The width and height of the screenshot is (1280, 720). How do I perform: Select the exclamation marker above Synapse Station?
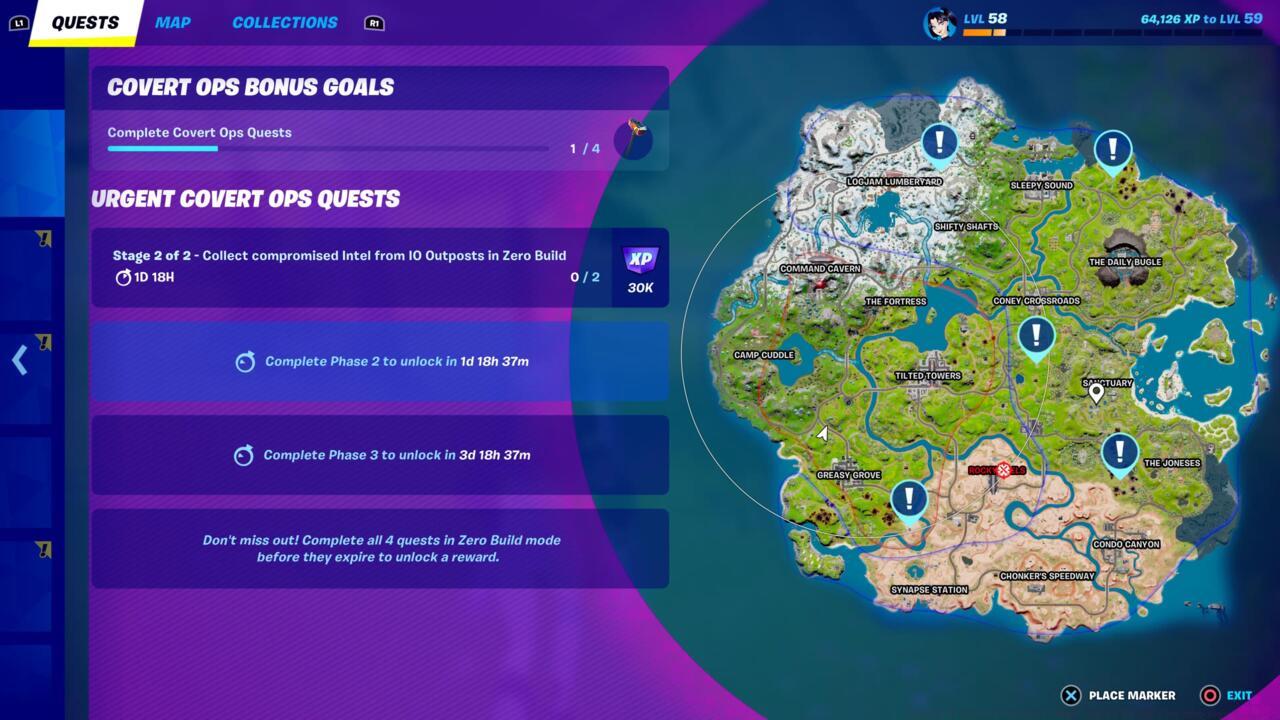(909, 499)
